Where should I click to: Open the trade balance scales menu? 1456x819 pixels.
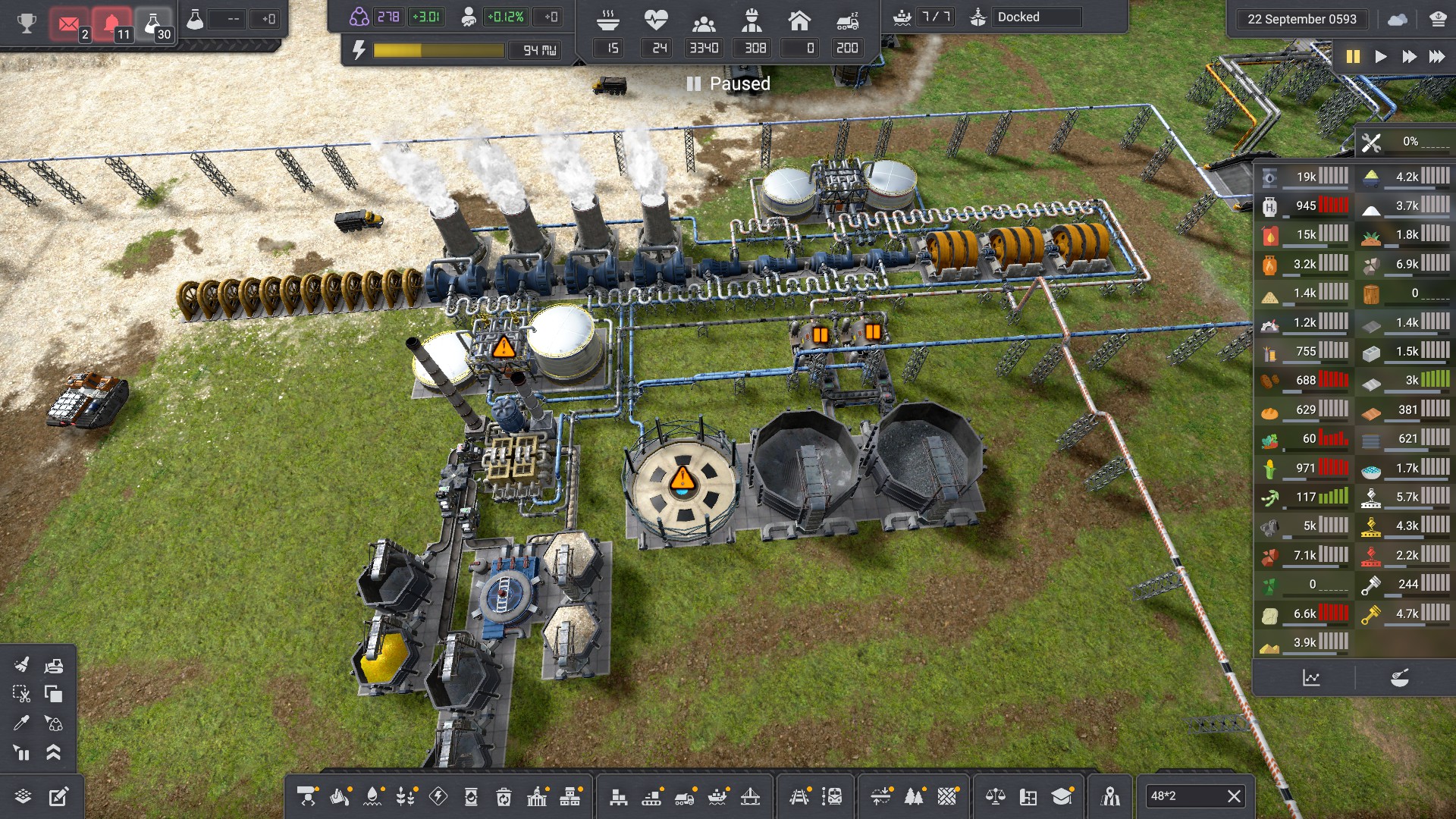tap(995, 796)
